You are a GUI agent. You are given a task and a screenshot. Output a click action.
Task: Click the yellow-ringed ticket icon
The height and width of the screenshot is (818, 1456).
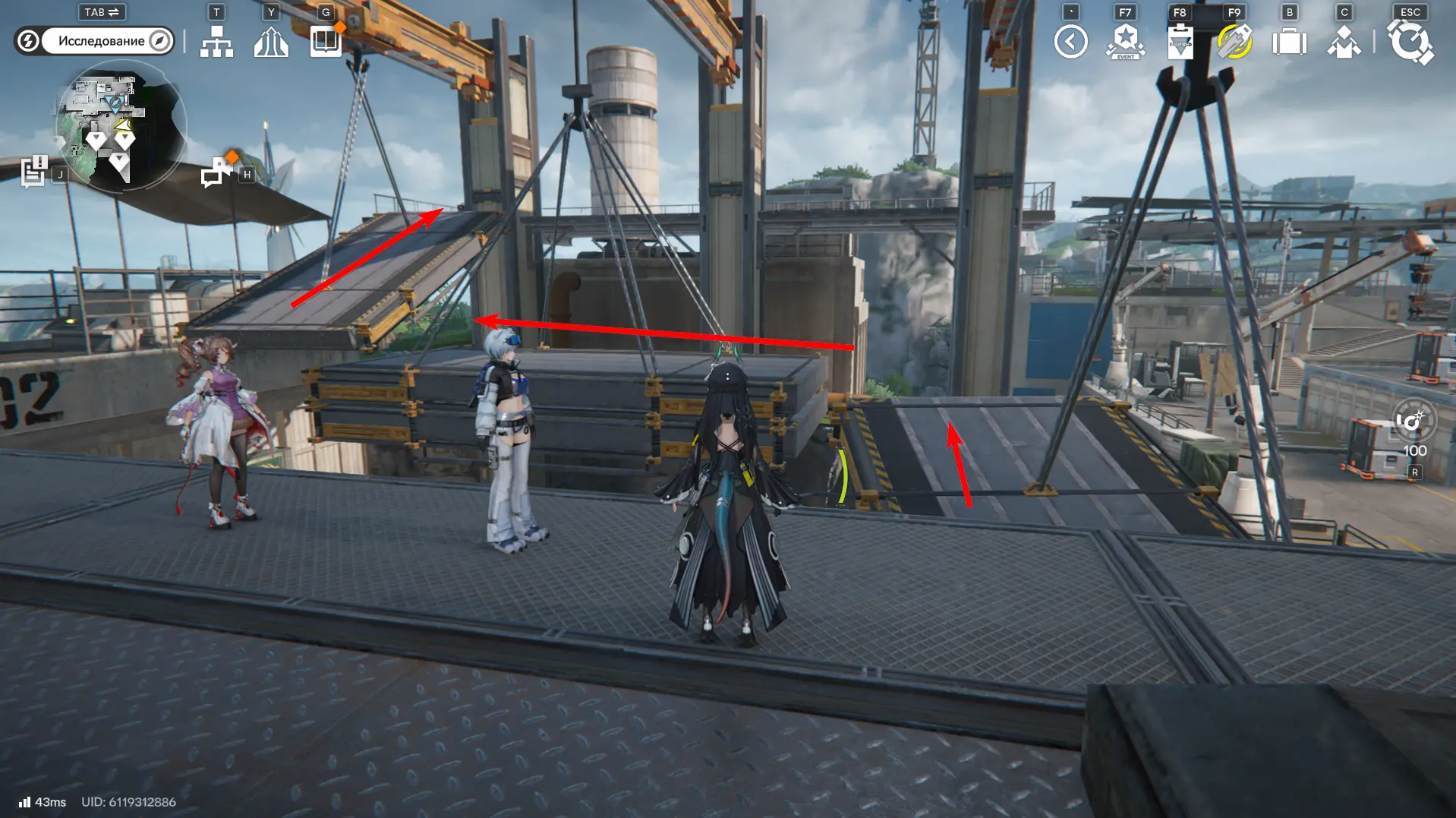pos(1234,42)
